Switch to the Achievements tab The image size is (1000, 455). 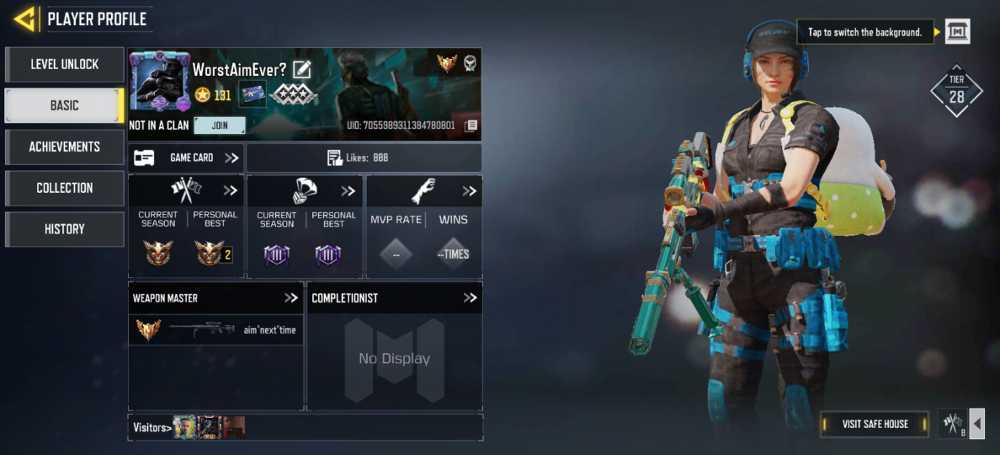tap(64, 147)
